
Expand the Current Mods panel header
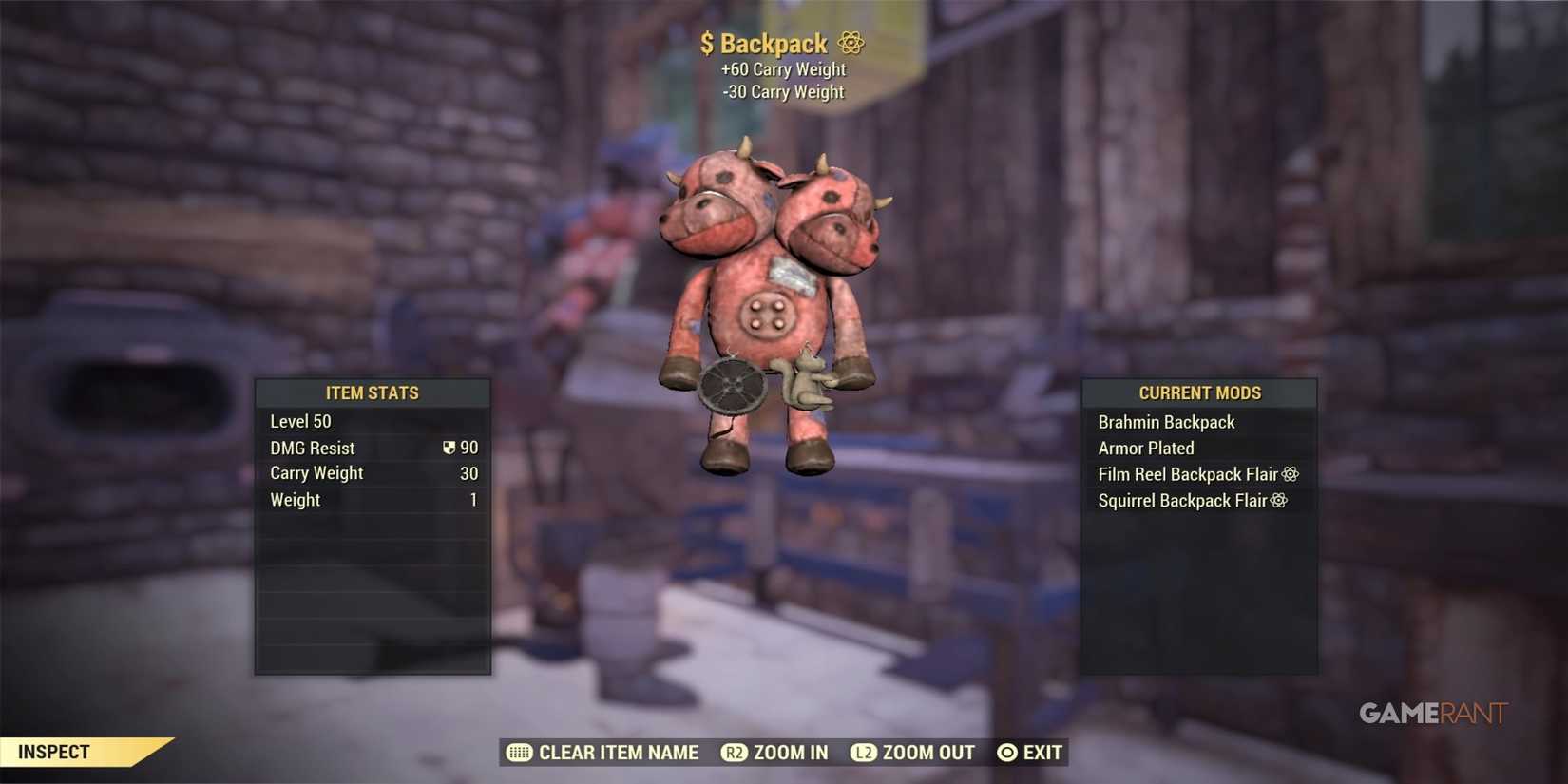point(1199,392)
